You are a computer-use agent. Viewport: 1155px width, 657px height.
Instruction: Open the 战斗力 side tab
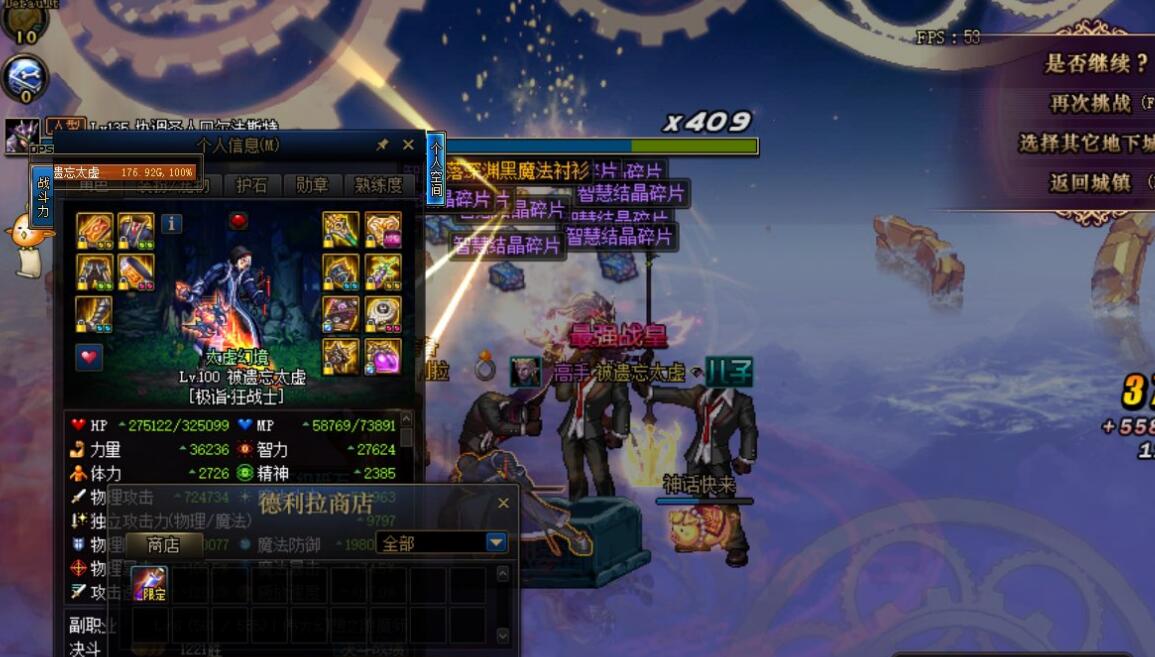click(43, 196)
